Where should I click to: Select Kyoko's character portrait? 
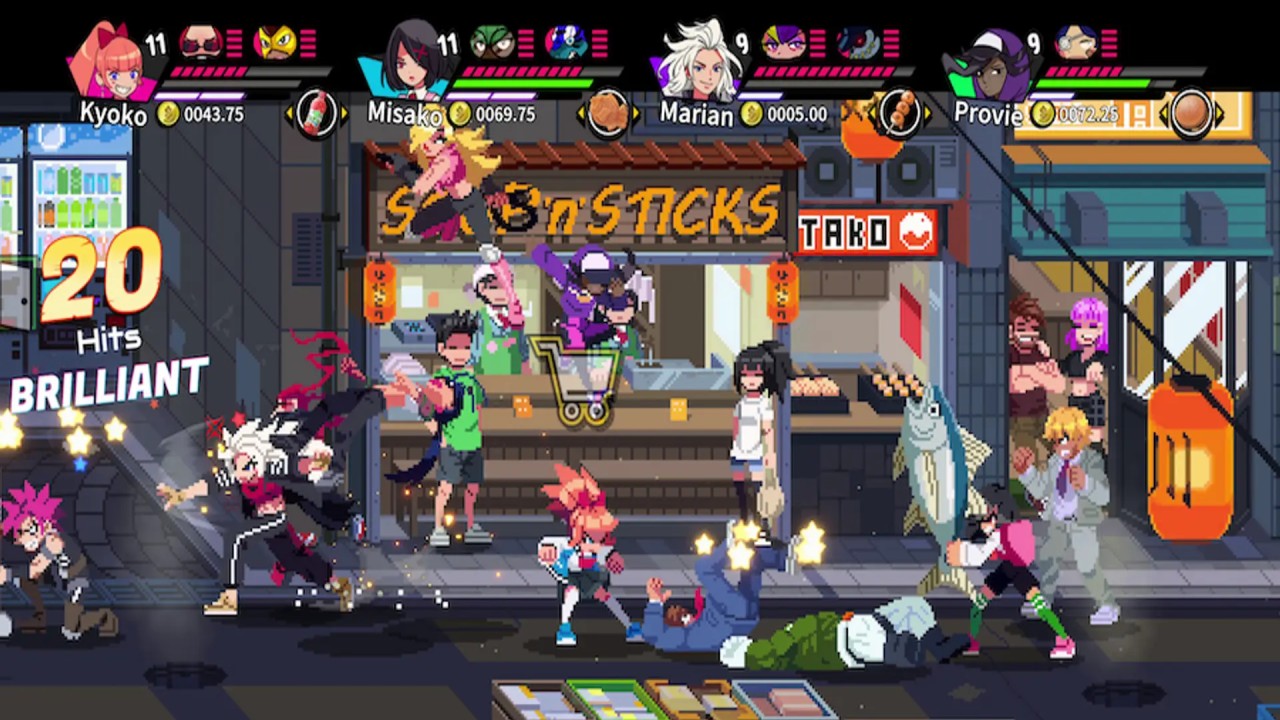(x=112, y=60)
